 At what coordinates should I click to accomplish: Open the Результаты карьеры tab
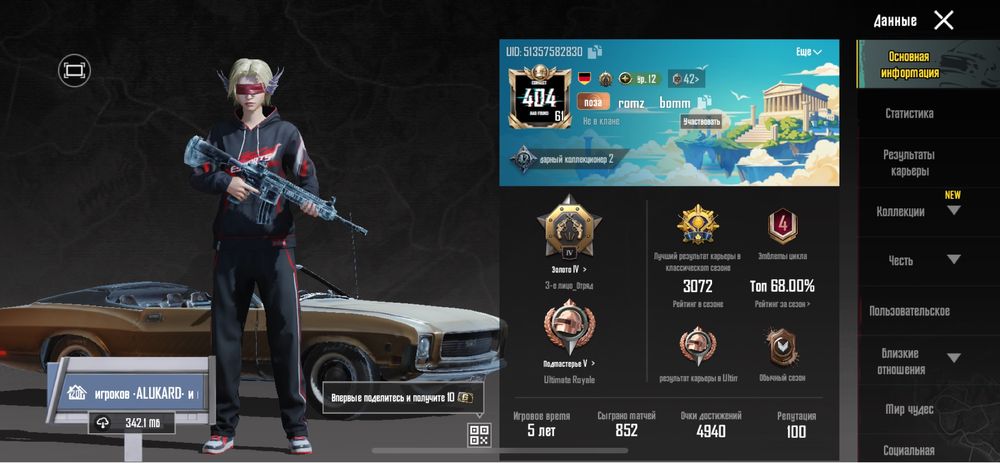pos(909,163)
